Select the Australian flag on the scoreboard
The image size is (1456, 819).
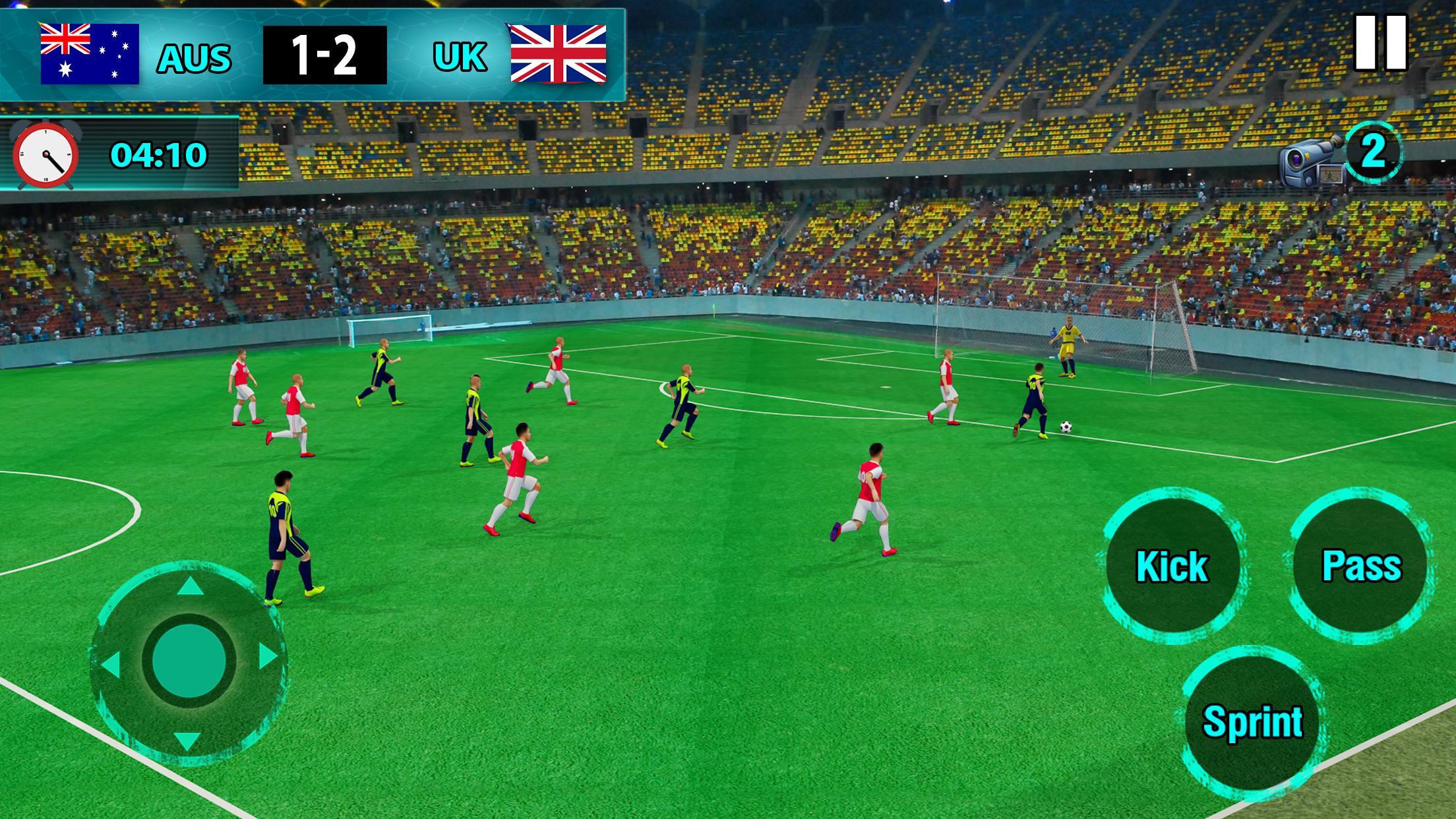coord(89,51)
